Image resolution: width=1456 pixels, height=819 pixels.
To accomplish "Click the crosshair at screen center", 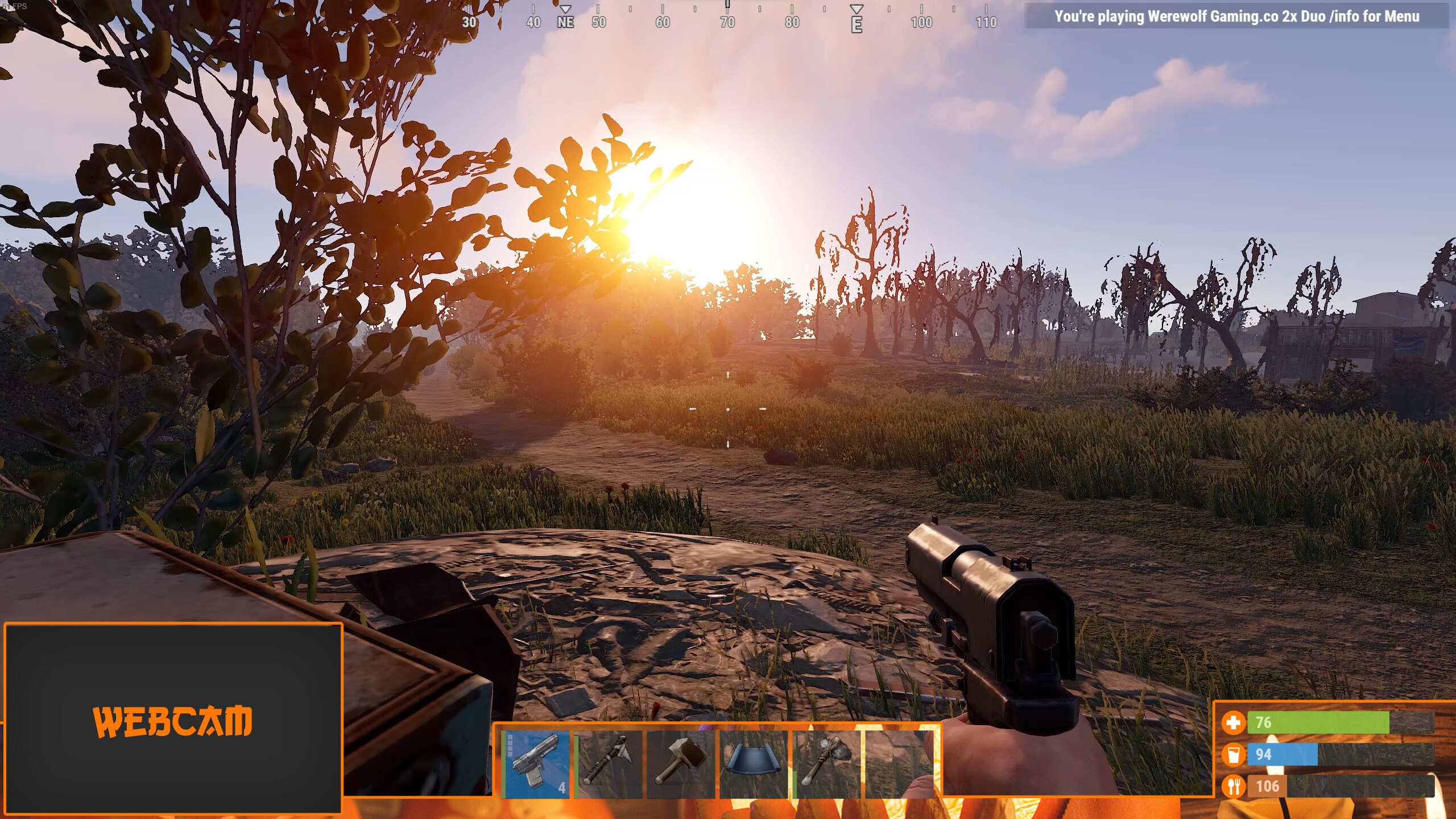I will coord(727,409).
